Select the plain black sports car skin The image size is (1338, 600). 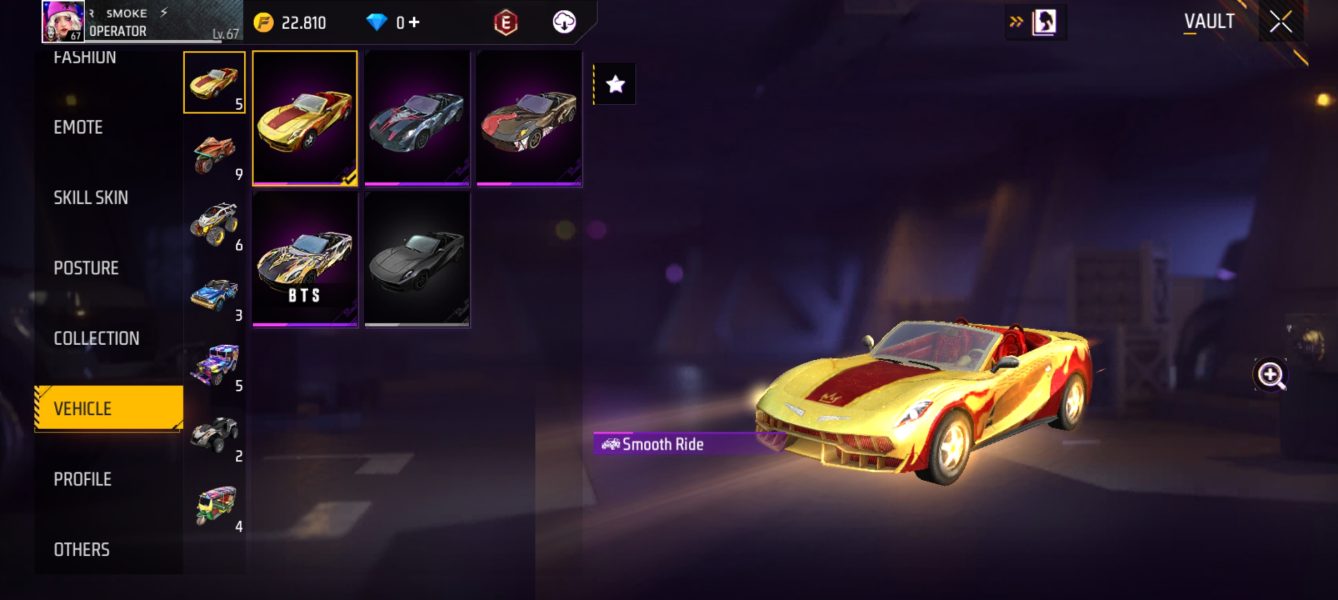417,259
